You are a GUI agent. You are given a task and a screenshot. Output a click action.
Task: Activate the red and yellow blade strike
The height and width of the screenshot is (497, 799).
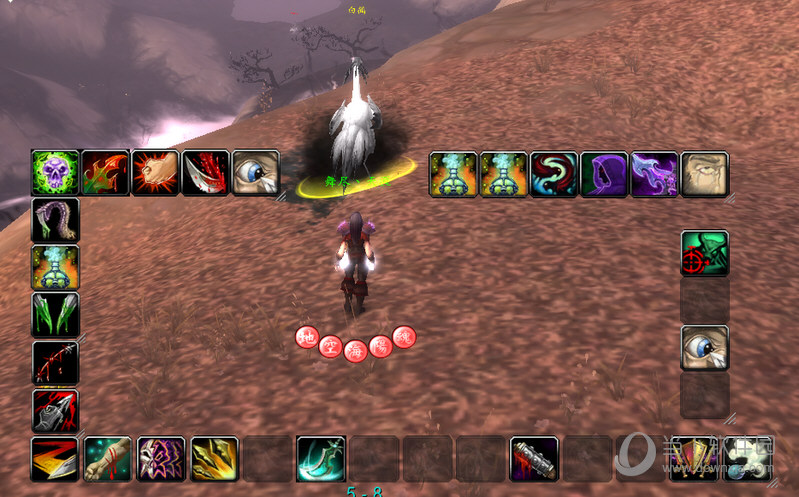coord(54,459)
